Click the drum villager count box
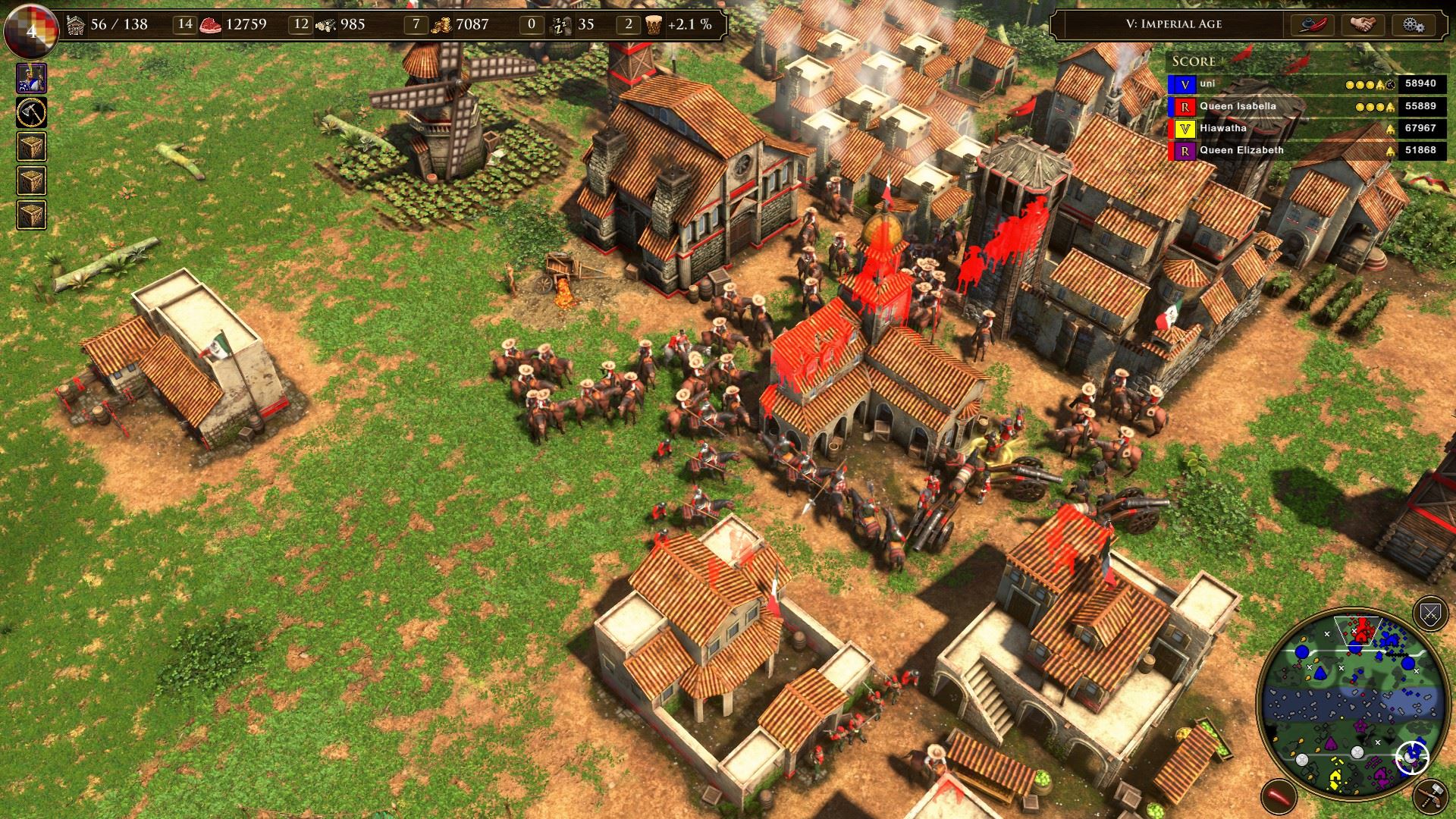Viewport: 1456px width, 819px height. click(628, 24)
